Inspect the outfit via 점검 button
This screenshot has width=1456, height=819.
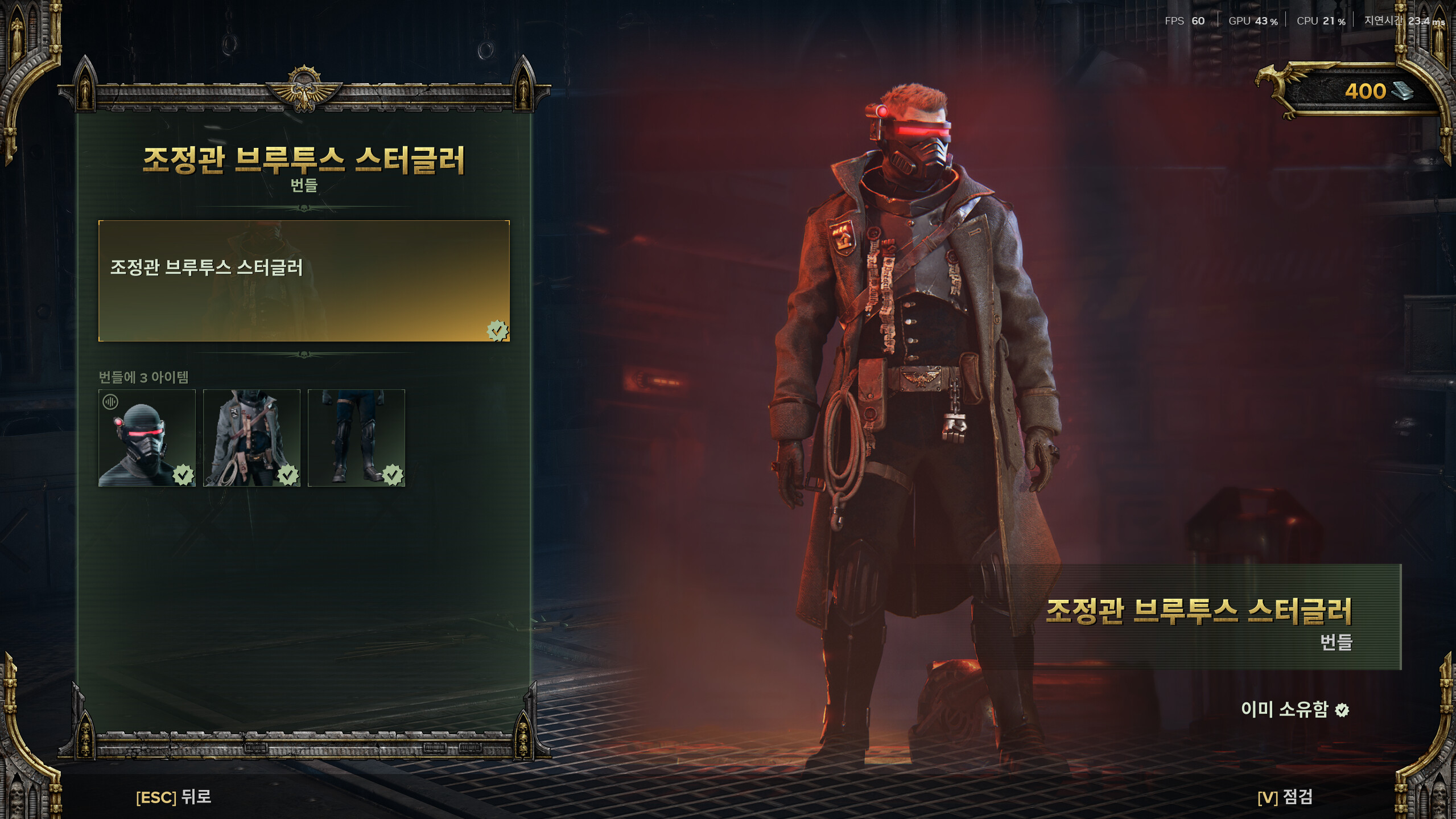click(x=1285, y=797)
